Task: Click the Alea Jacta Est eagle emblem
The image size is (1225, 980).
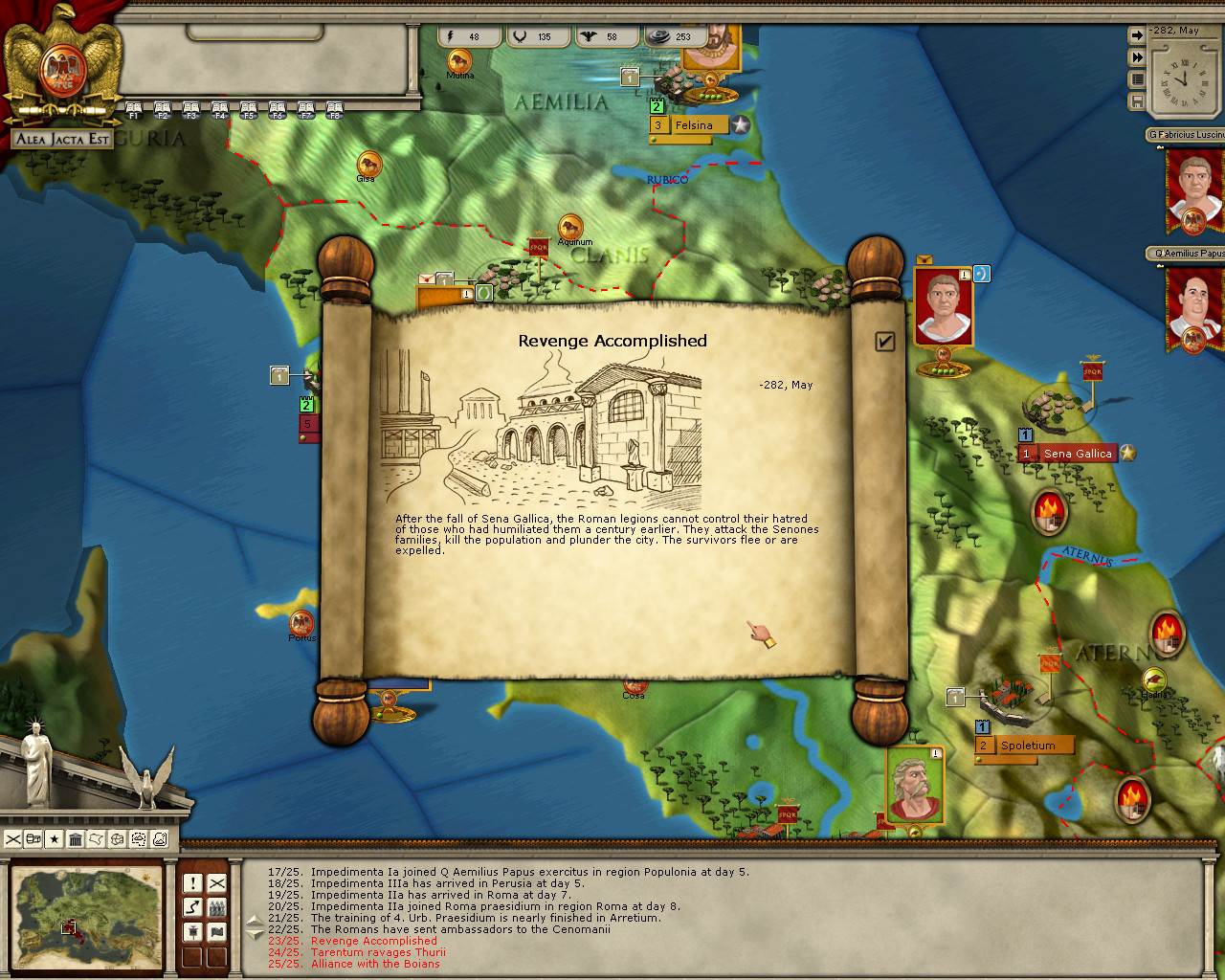Action: (63, 67)
